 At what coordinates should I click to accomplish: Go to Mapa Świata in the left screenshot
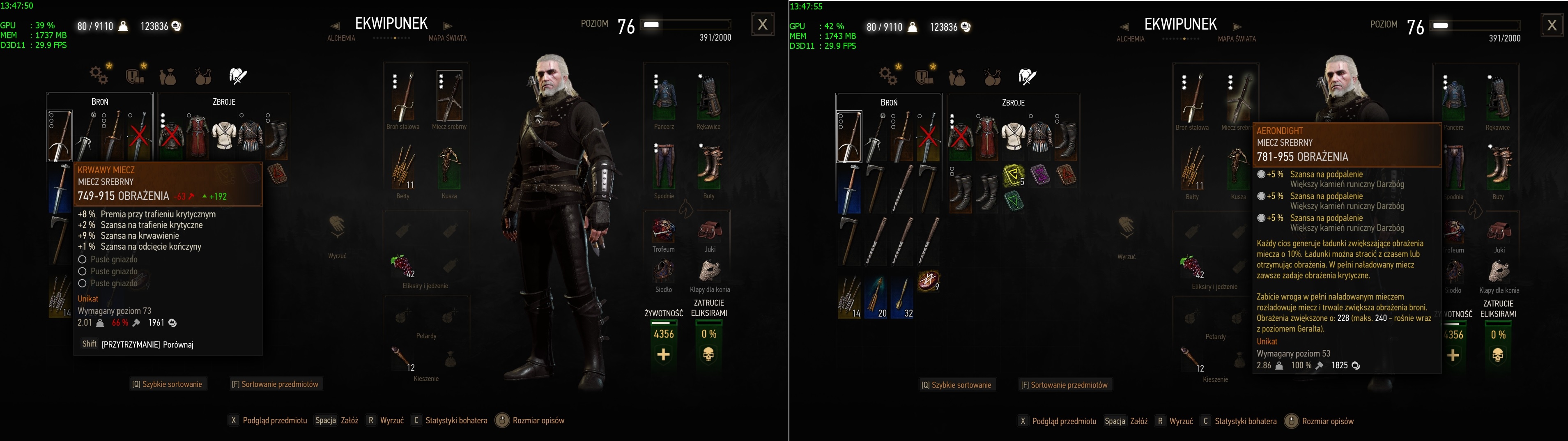tap(447, 38)
